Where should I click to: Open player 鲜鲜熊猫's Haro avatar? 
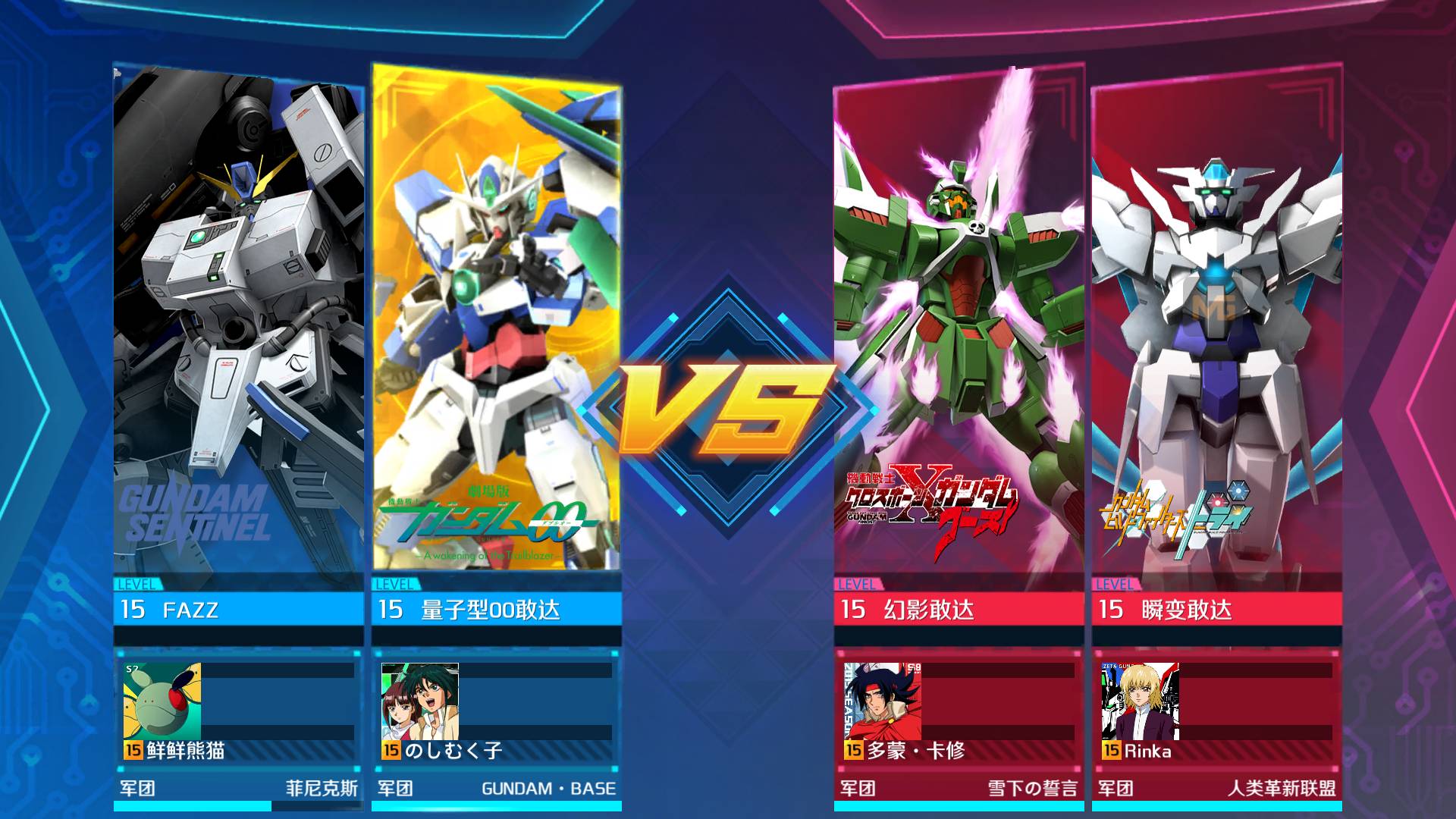(x=162, y=701)
